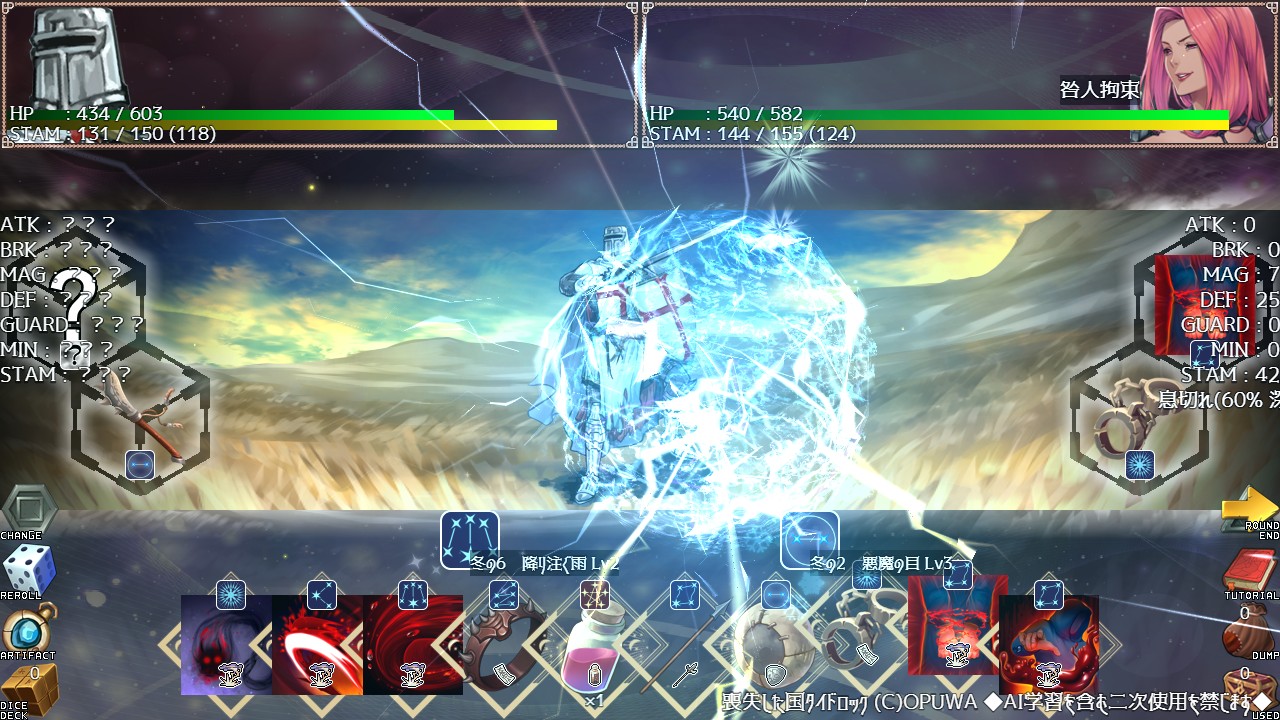Select the cracked round shield card
The height and width of the screenshot is (720, 1280).
773,650
